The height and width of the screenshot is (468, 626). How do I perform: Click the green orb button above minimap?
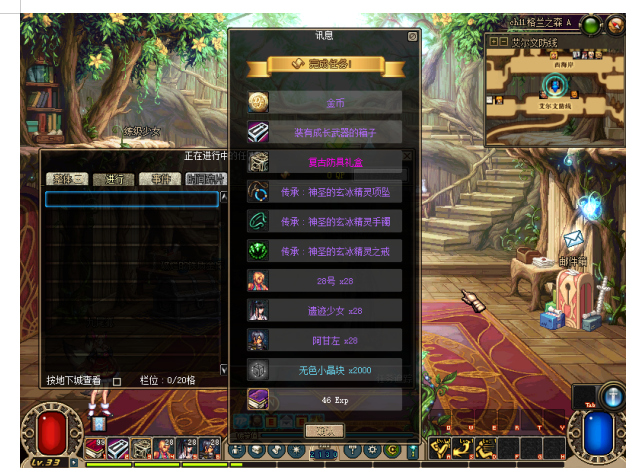tap(592, 27)
